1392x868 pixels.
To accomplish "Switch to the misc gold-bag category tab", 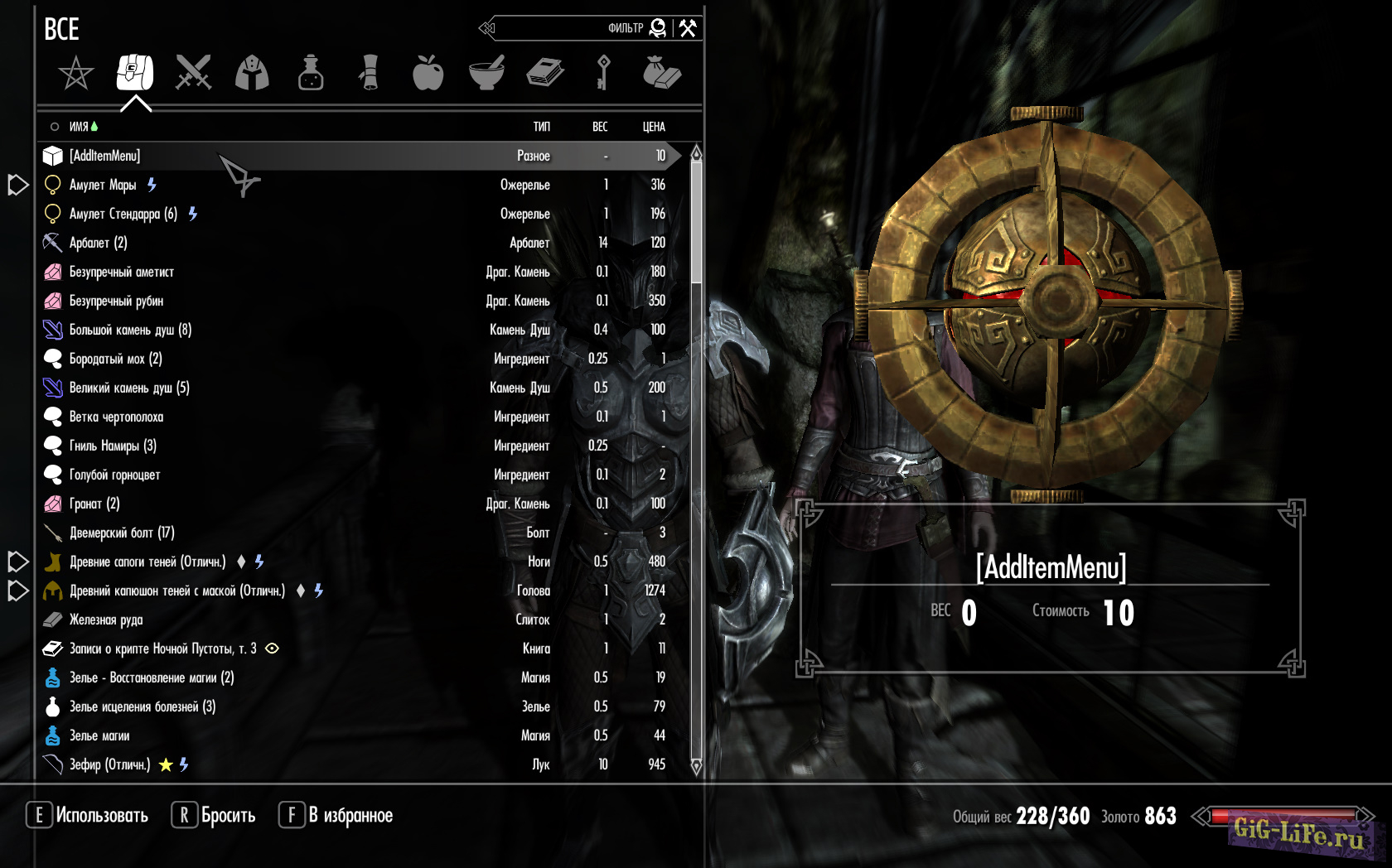I will 662,74.
